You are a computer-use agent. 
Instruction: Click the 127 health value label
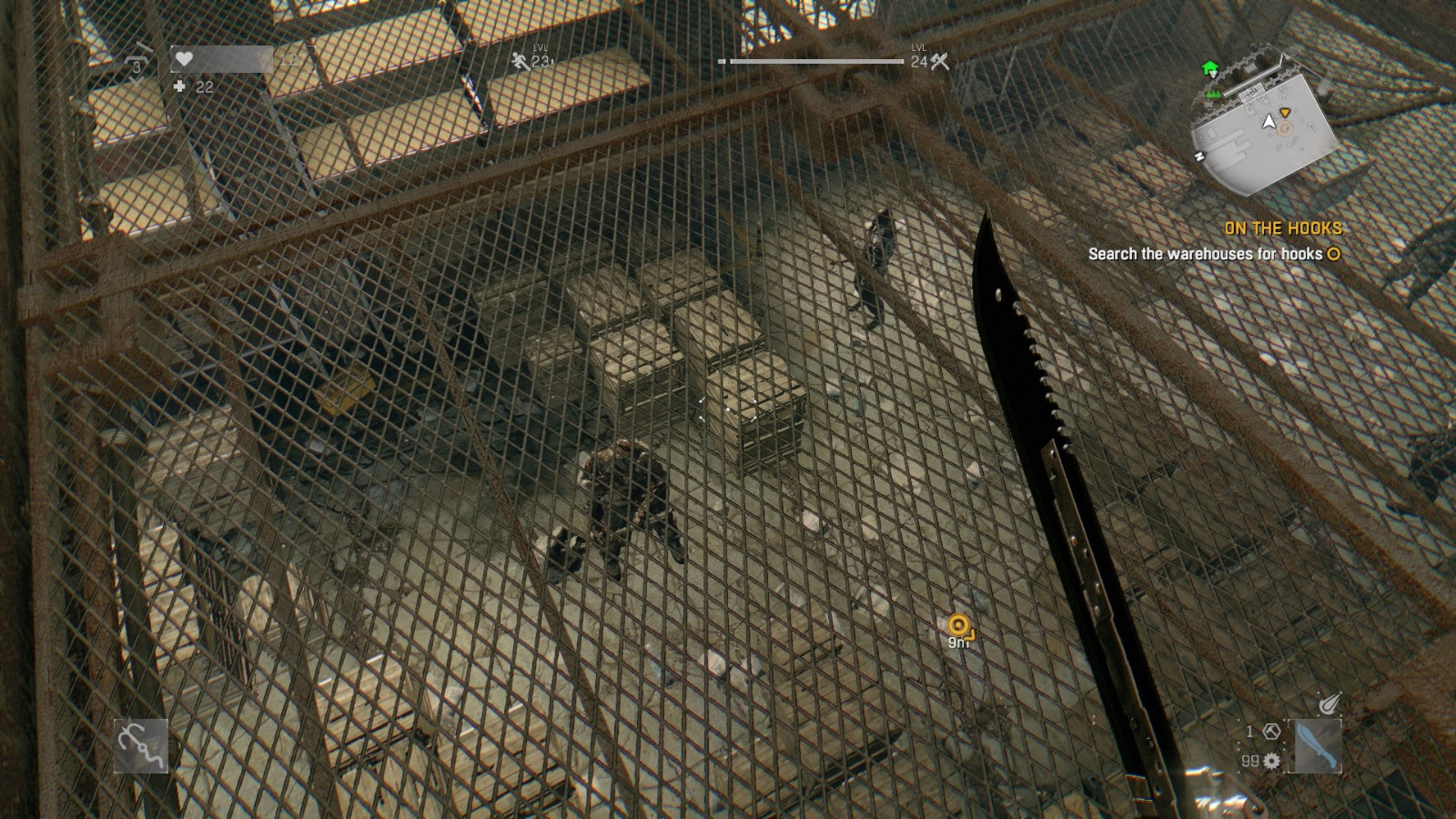(x=291, y=60)
